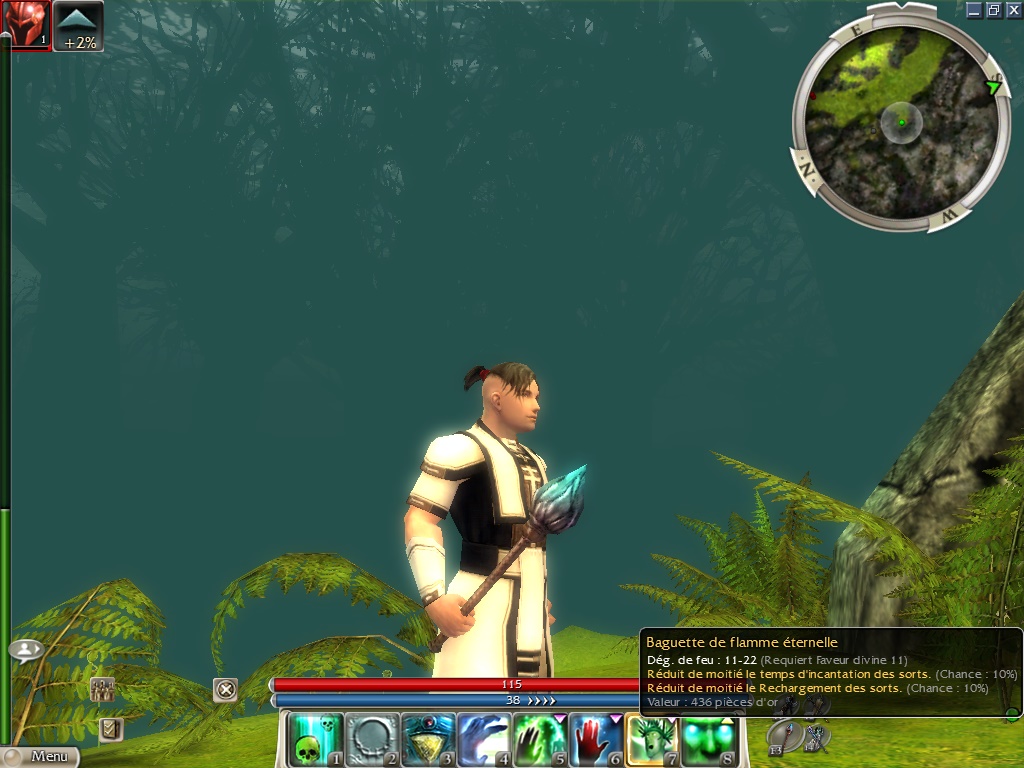
Task: Click the +2% morale boost icon
Action: 78,26
